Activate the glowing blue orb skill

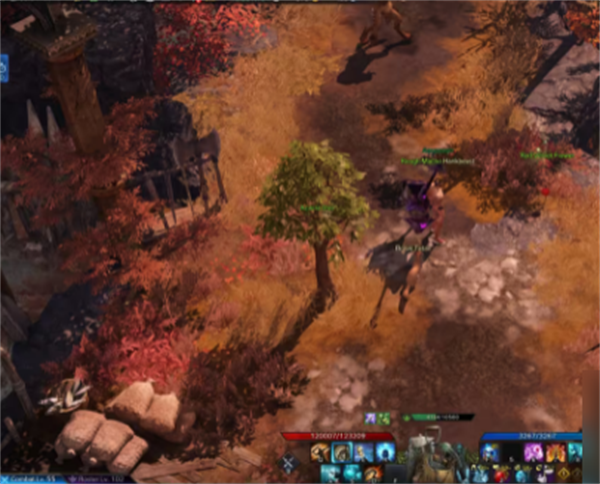pos(386,452)
